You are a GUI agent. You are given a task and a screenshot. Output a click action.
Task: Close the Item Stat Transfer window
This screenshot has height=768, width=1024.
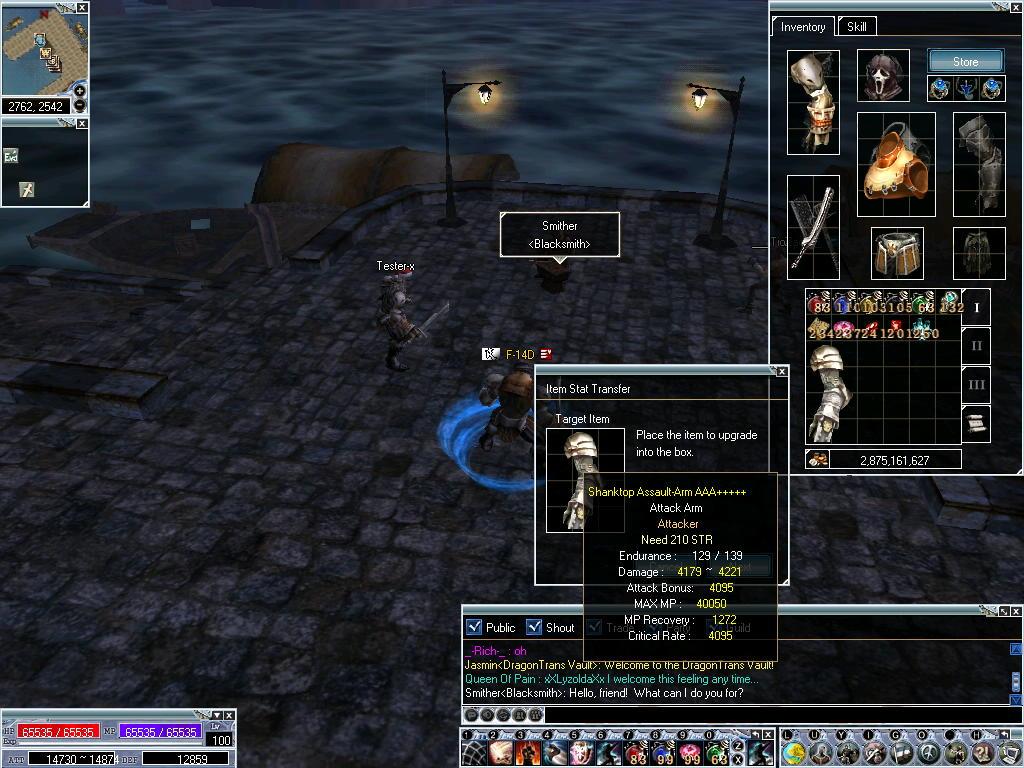pos(782,371)
